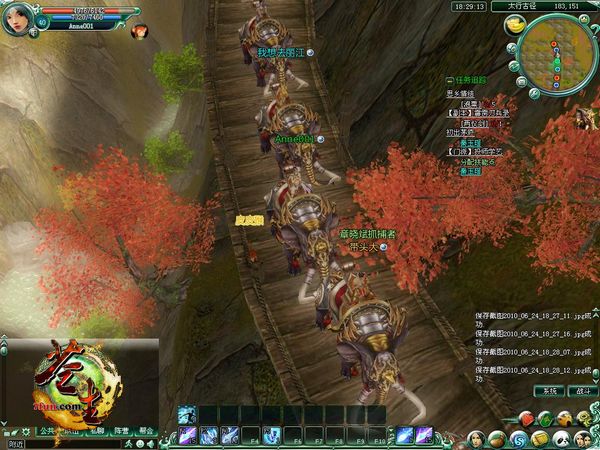
Task: Switch to the 公共 chat channel
Action: pos(45,430)
